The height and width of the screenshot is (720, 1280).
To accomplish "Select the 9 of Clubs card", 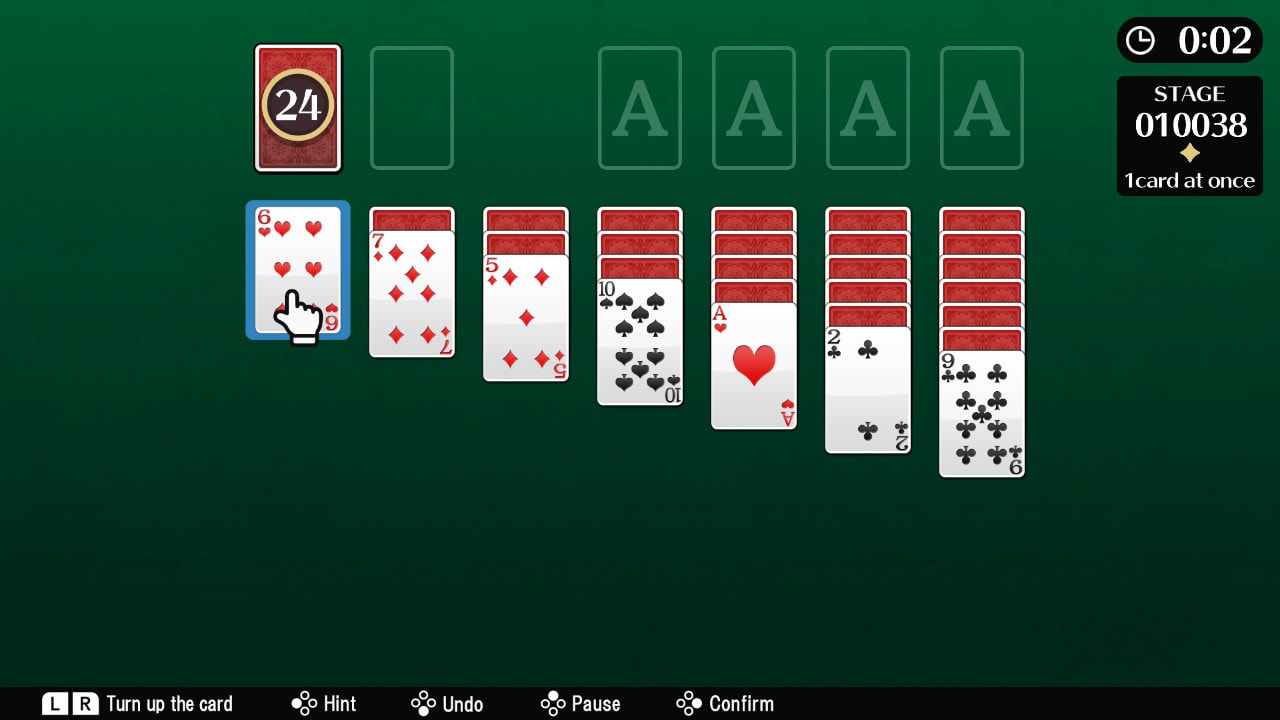I will pos(981,410).
